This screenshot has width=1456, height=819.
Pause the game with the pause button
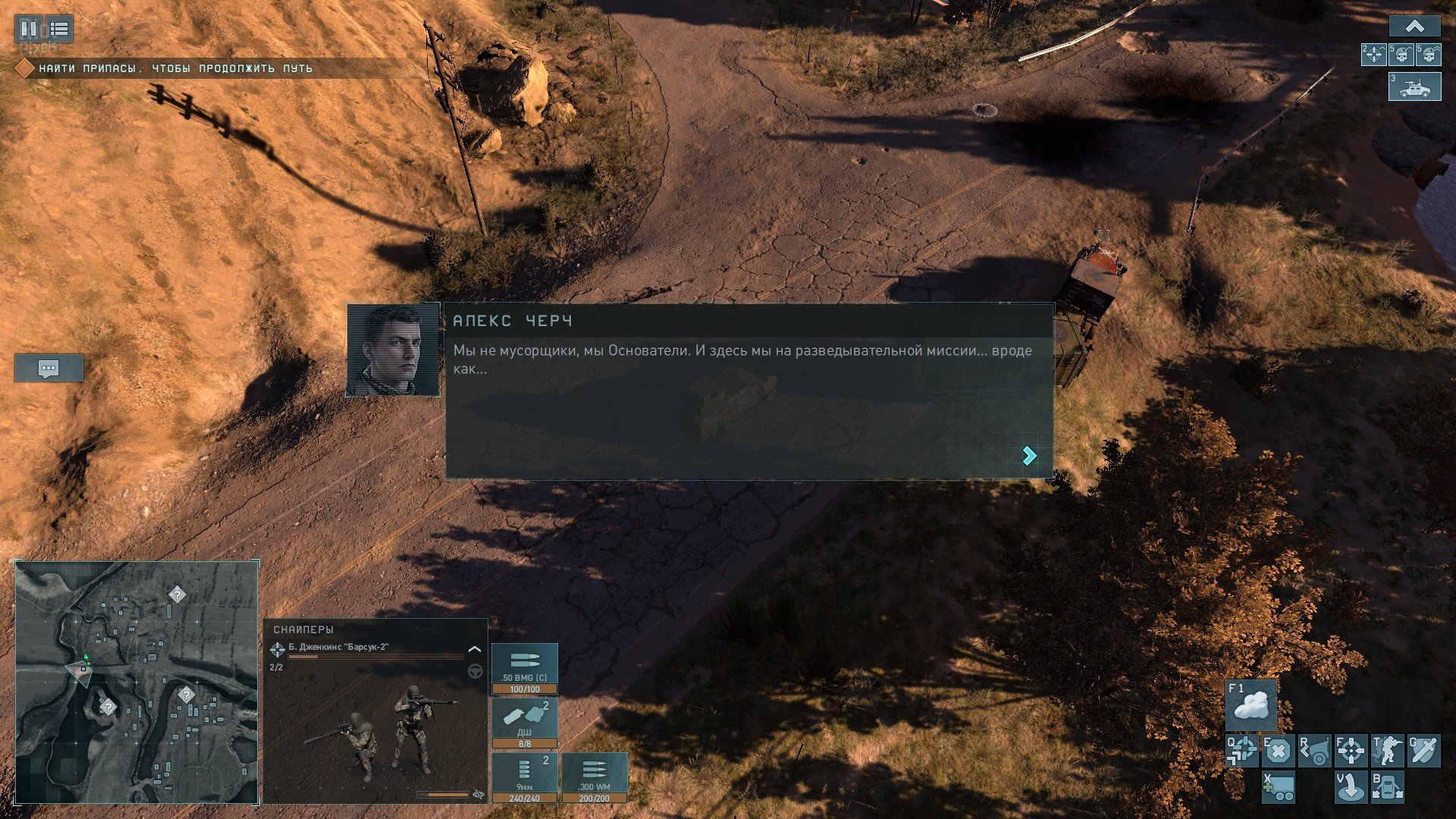point(29,29)
